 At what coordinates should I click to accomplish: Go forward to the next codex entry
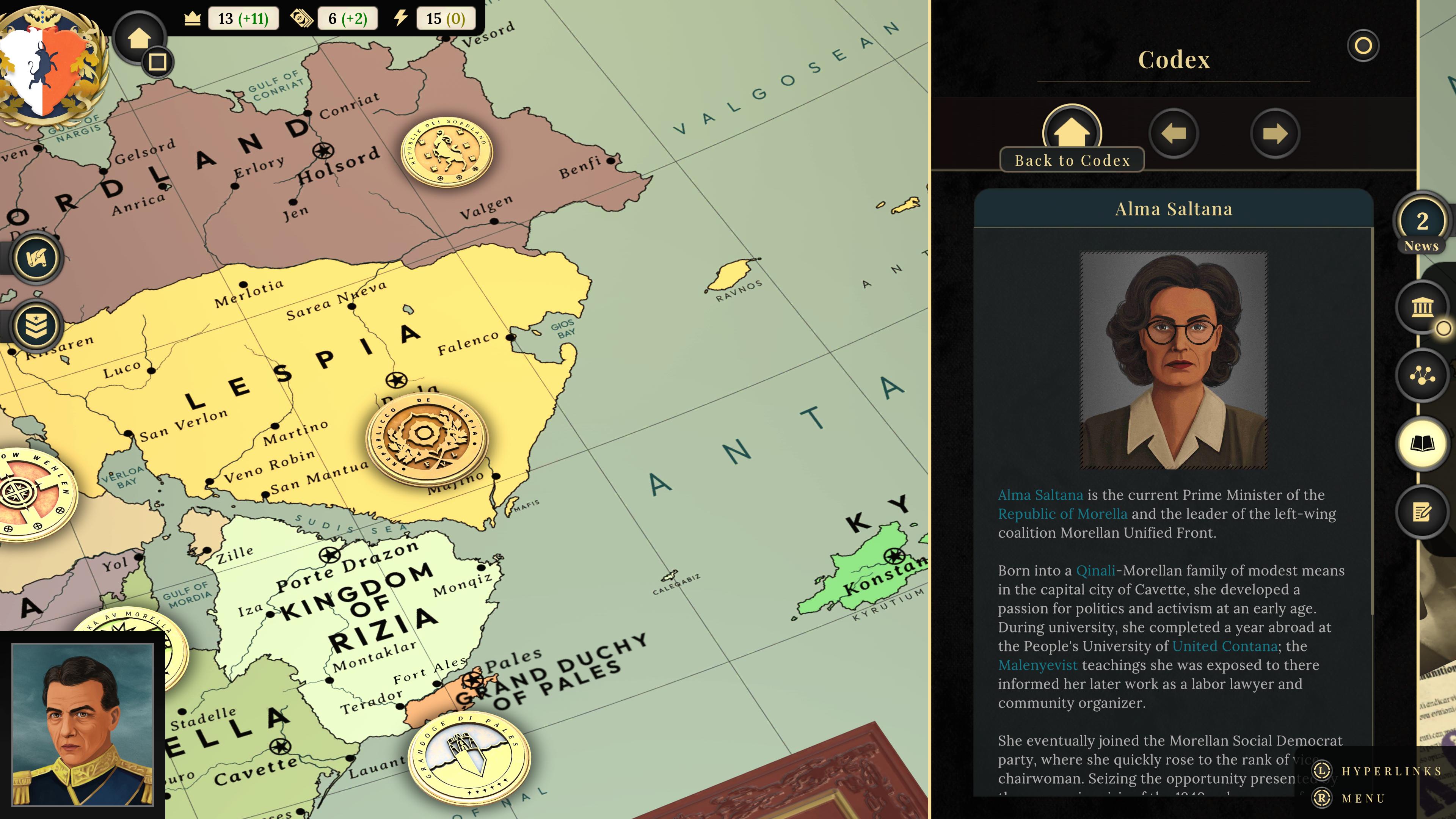coord(1274,134)
